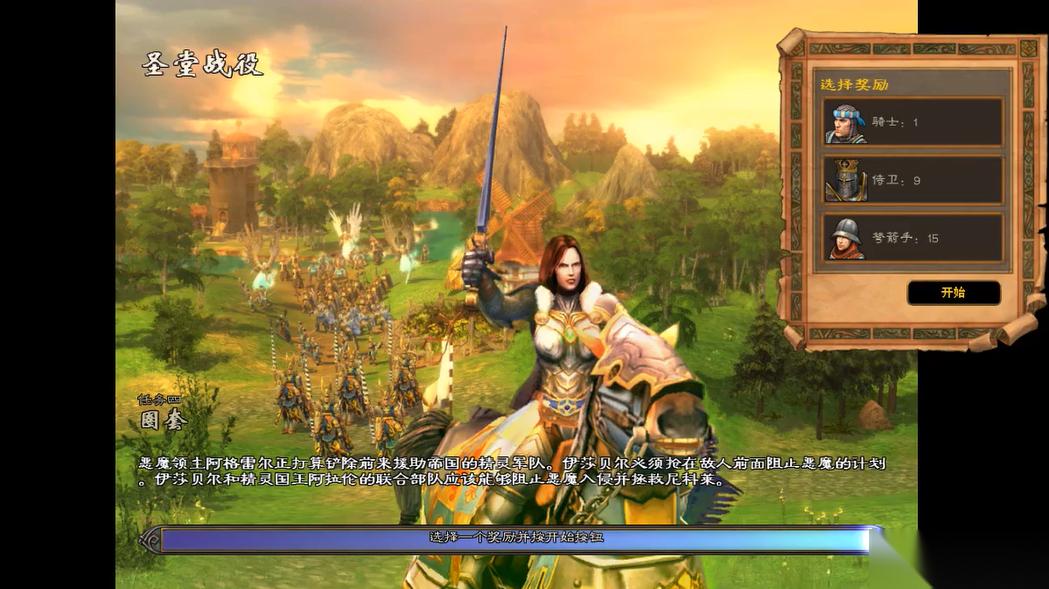Click the 开始 start button

(x=953, y=293)
